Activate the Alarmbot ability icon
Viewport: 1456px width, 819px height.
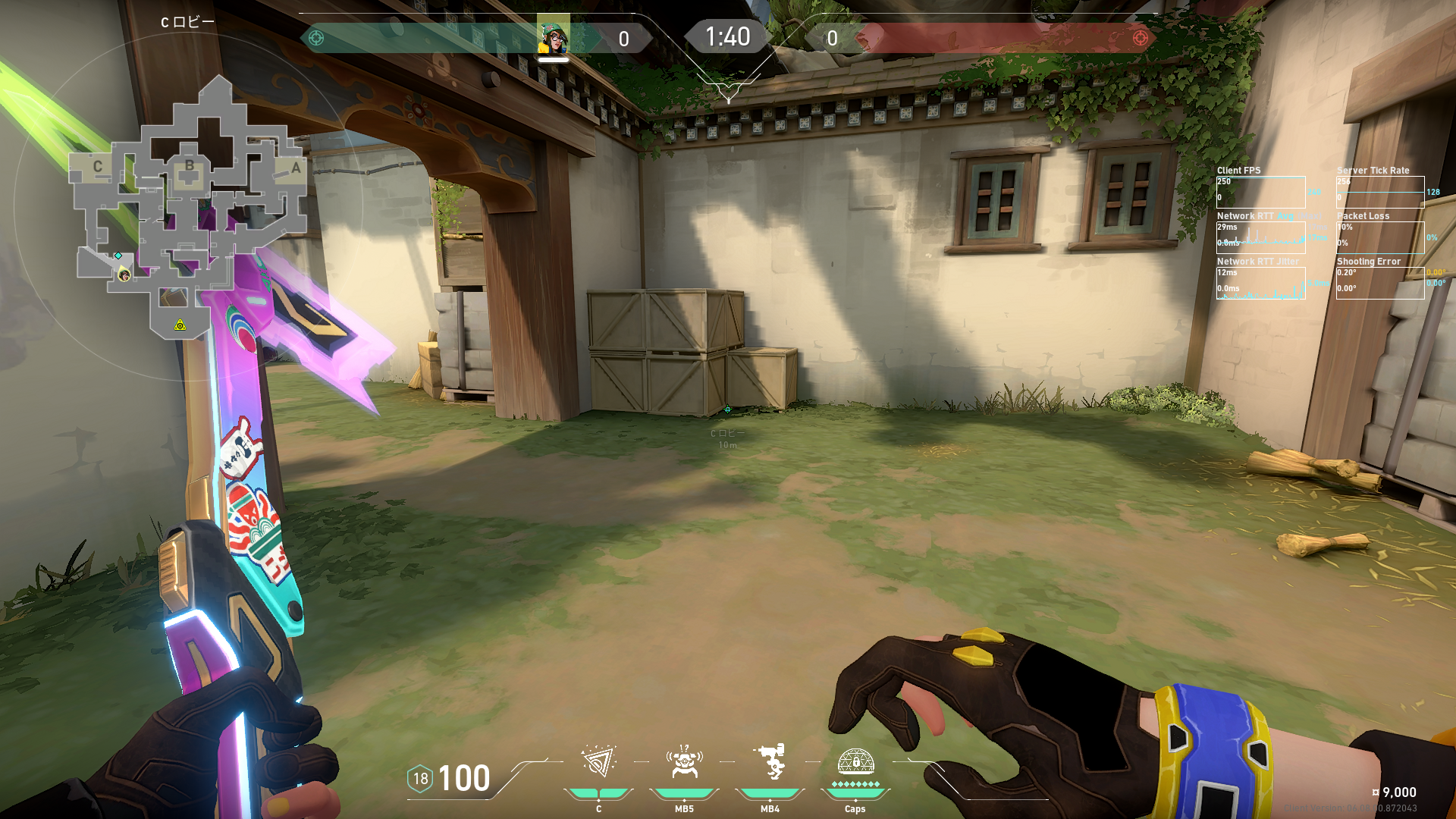pyautogui.click(x=684, y=762)
